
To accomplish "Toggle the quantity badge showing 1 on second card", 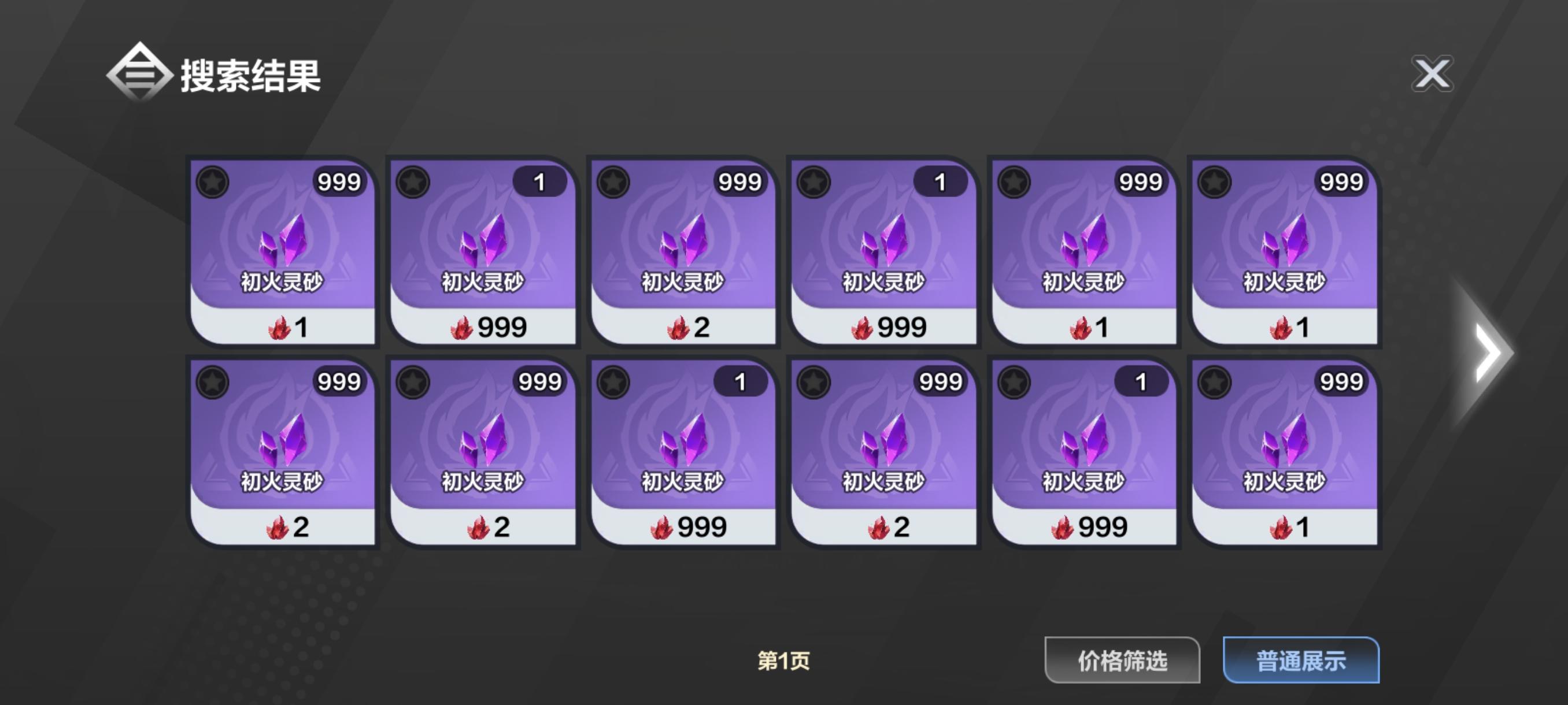I will pyautogui.click(x=541, y=181).
